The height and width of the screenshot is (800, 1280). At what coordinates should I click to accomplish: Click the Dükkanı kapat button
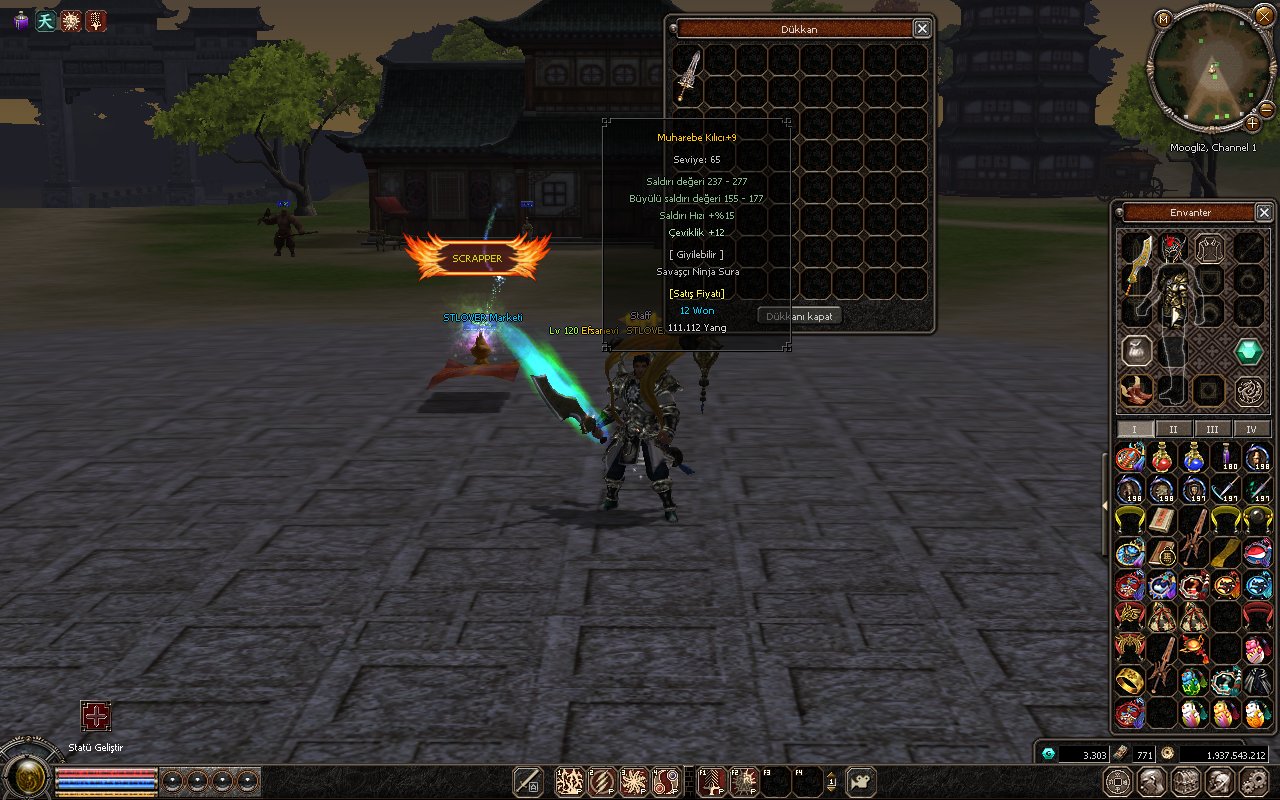(799, 316)
